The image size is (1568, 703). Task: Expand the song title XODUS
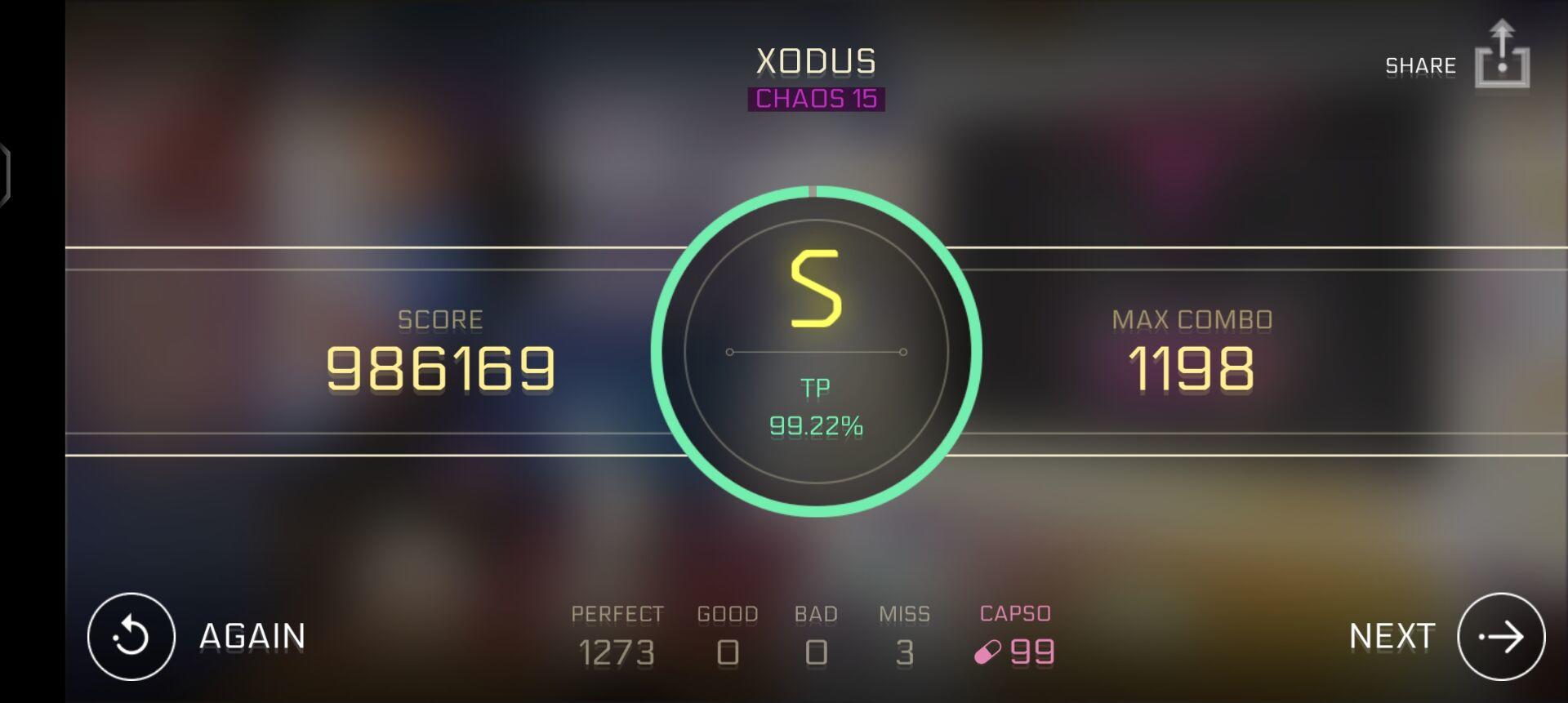point(816,59)
